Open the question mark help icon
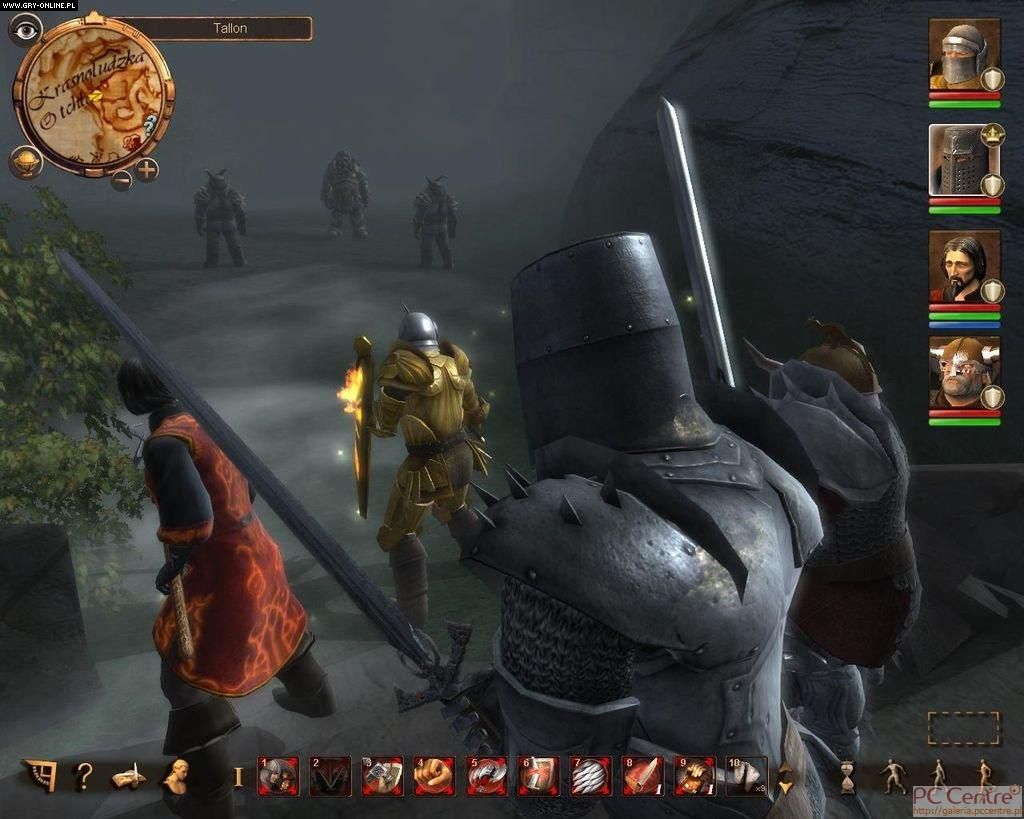Viewport: 1024px width, 819px height. (x=83, y=775)
